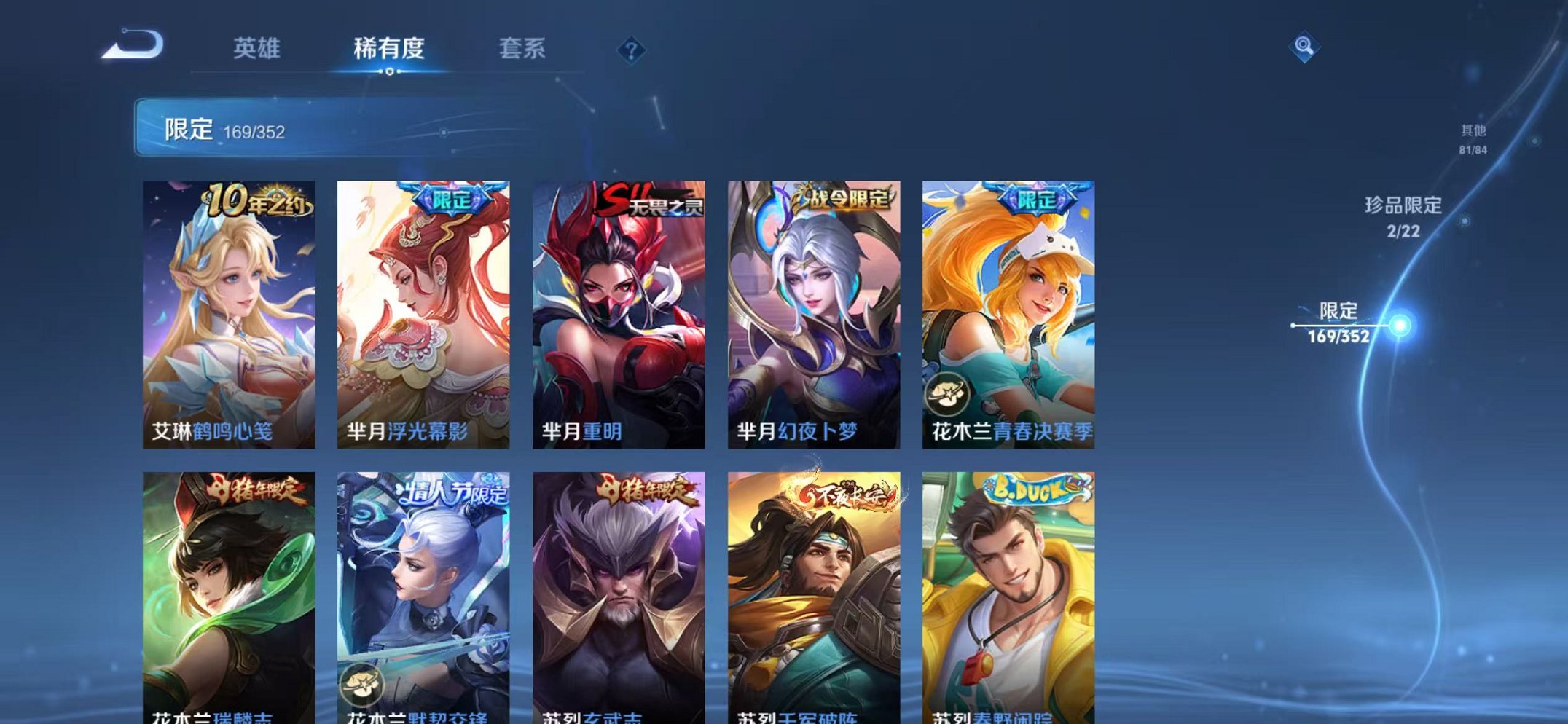1568x724 pixels.
Task: Click the question mark help icon
Action: pyautogui.click(x=632, y=50)
